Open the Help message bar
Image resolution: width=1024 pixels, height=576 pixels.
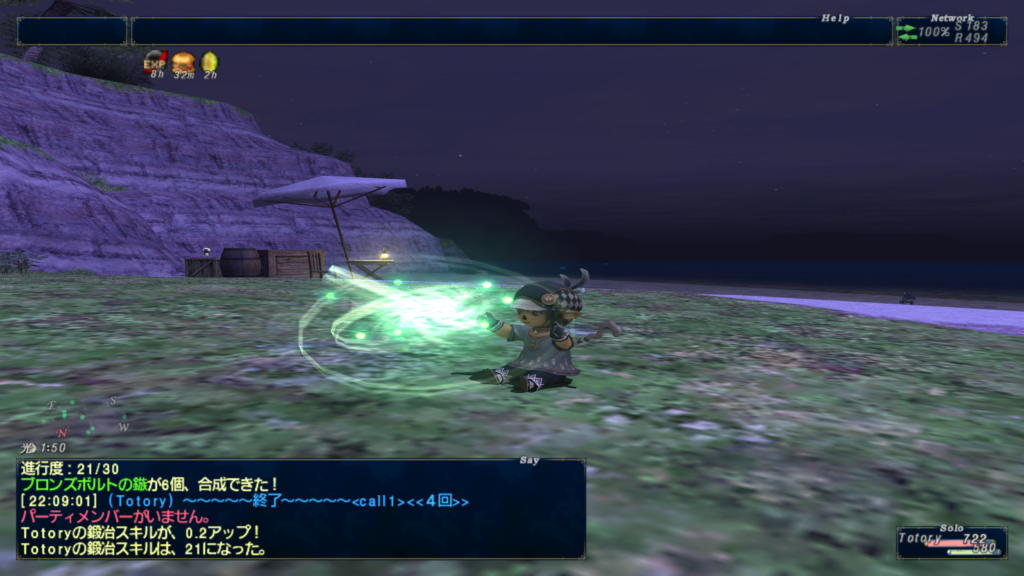pos(511,31)
